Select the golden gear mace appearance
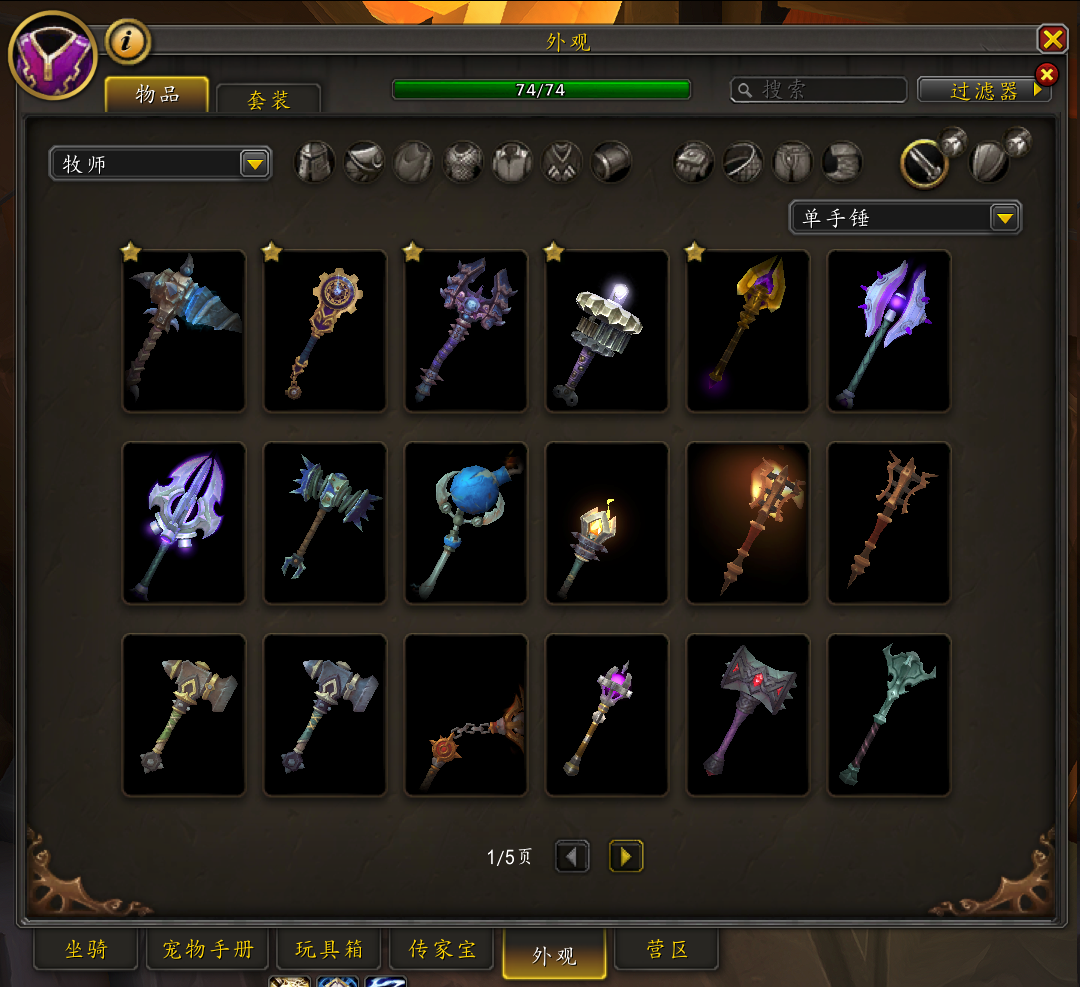Image resolution: width=1080 pixels, height=987 pixels. coord(325,331)
